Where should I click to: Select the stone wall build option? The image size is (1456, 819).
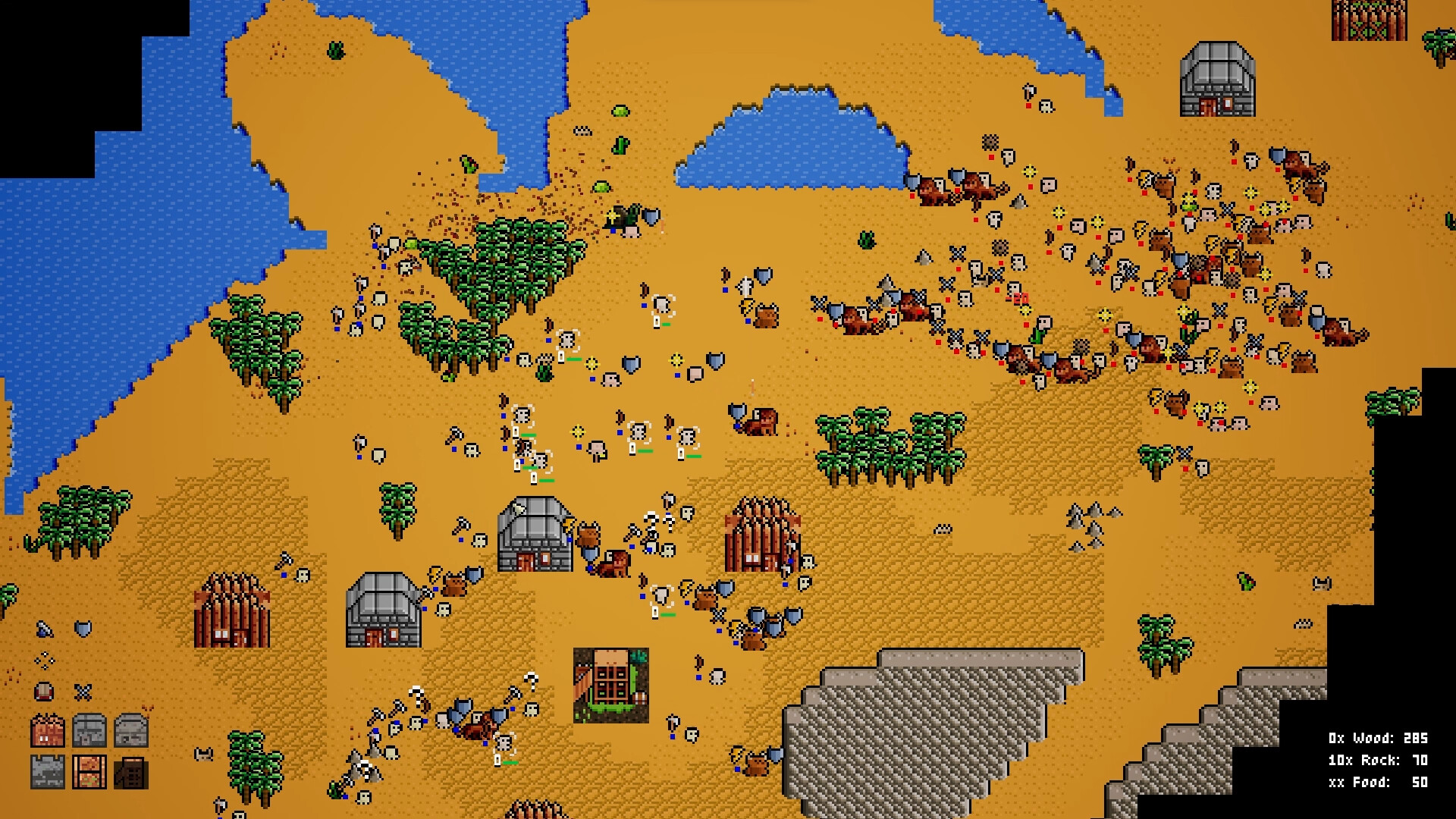pos(47,772)
